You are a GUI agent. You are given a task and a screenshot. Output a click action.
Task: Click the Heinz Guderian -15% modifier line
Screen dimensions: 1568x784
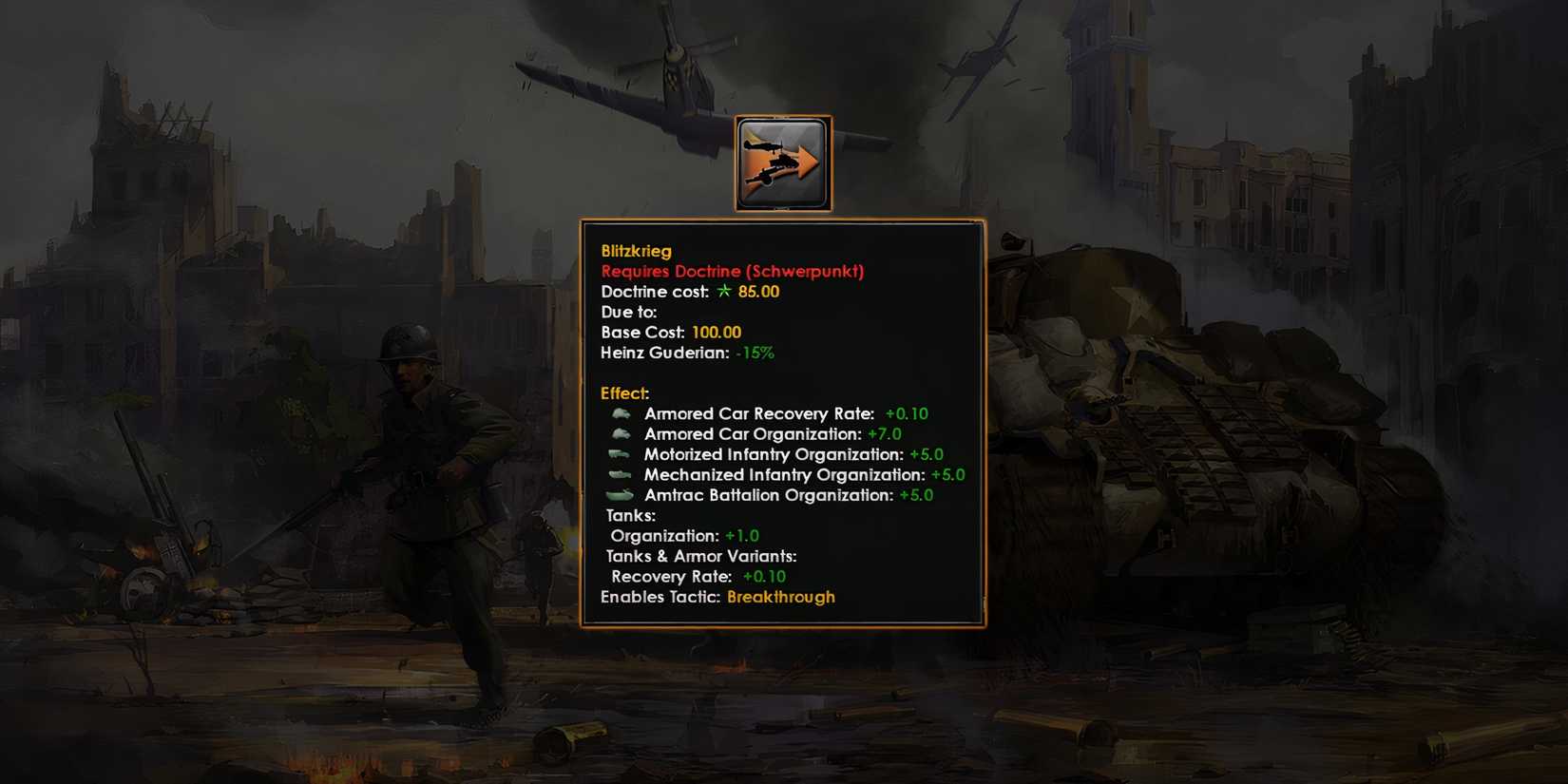tap(687, 353)
